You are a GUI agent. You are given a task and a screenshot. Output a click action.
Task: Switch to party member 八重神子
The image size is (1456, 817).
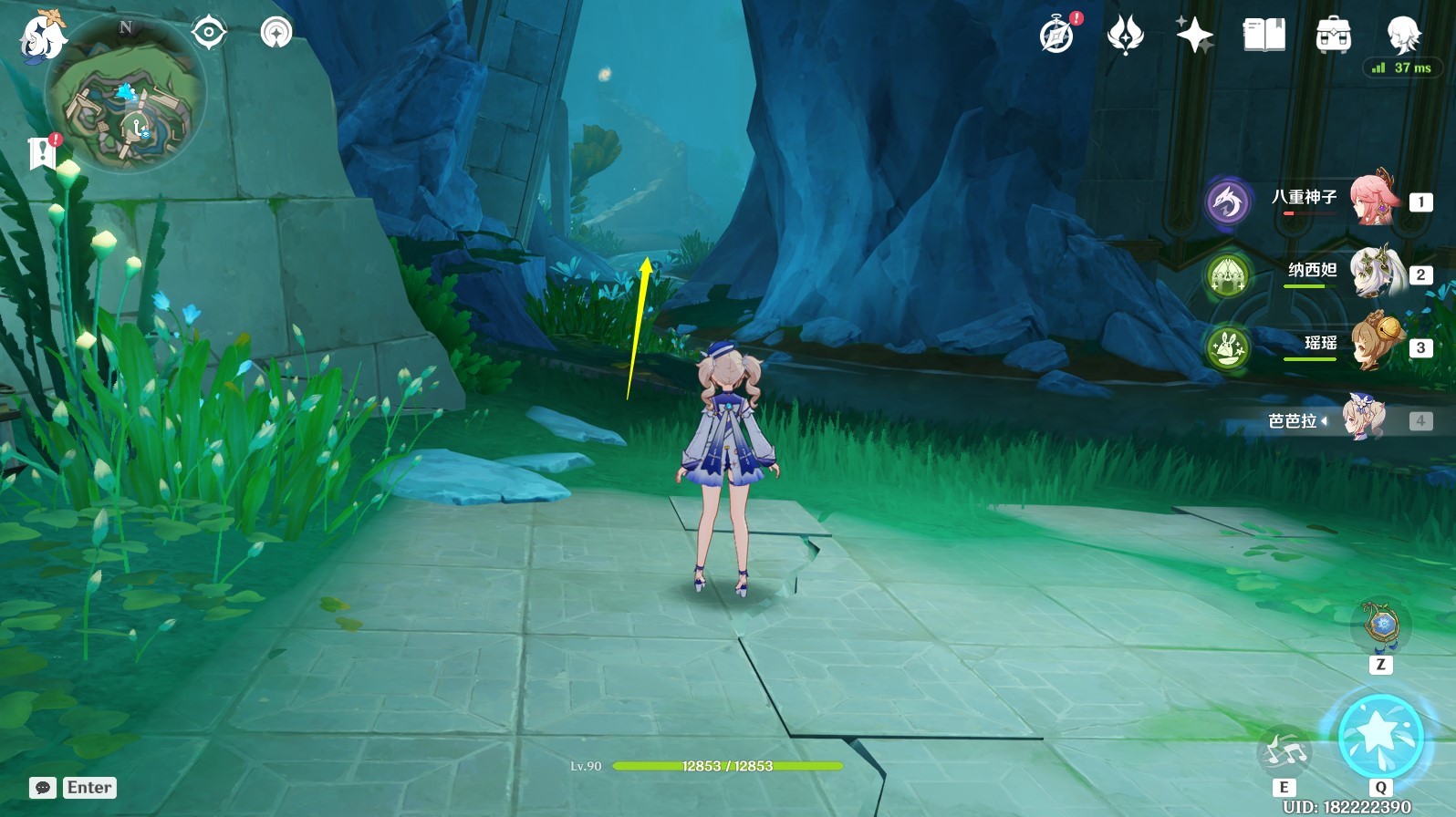[x=1372, y=198]
